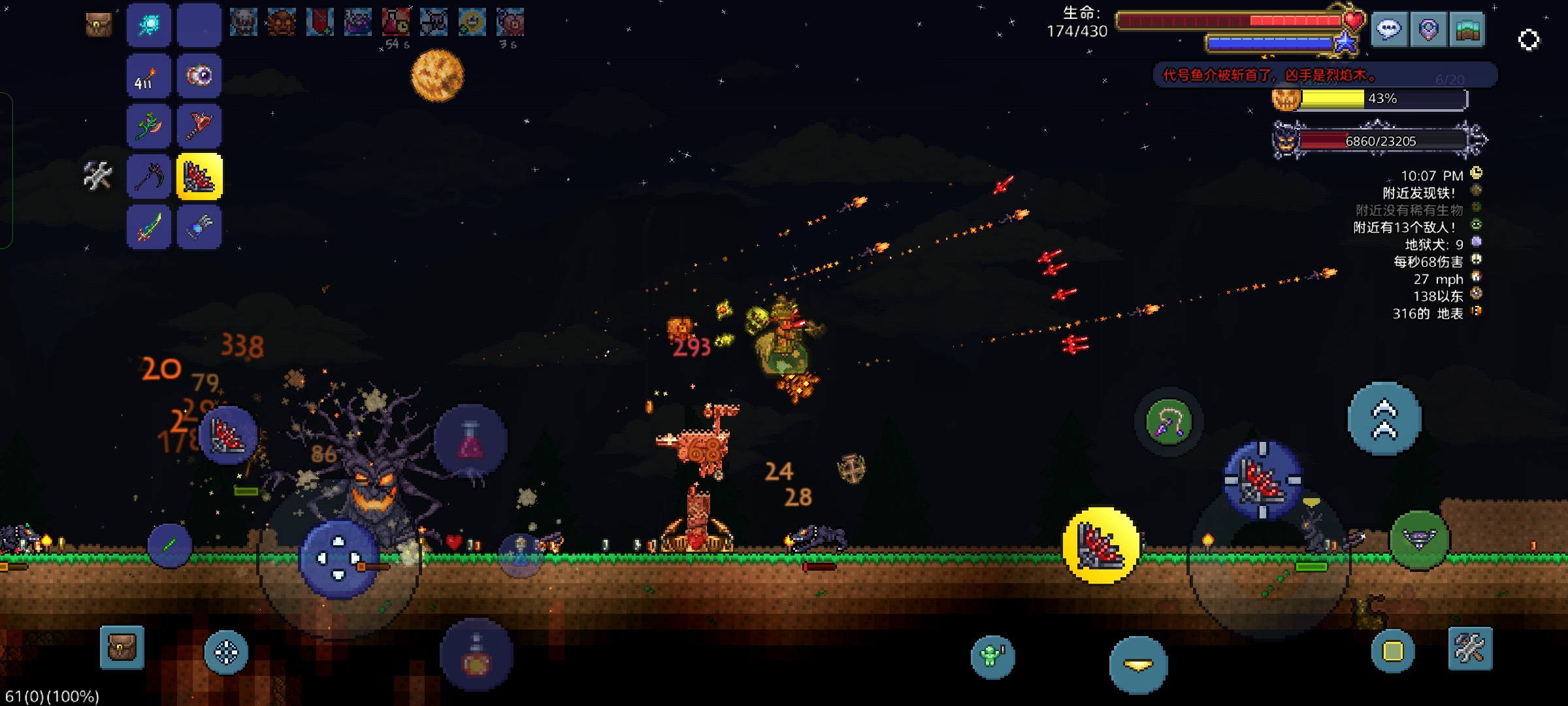
Task: Select the green thorny vine weapon slot
Action: click(149, 126)
